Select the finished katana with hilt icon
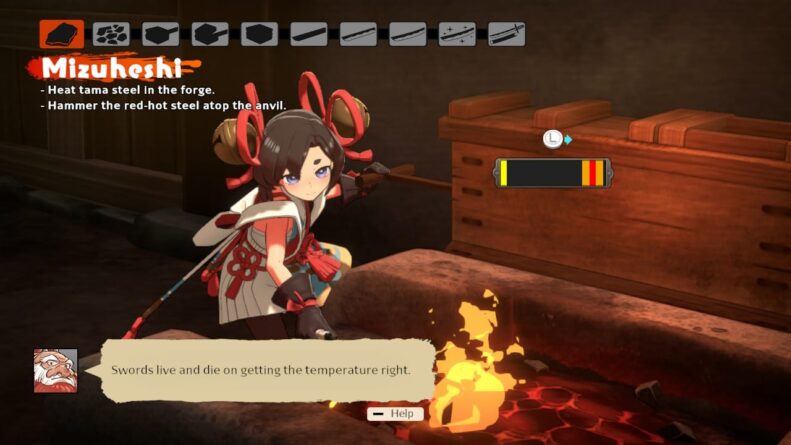This screenshot has width=791, height=445. [506, 34]
